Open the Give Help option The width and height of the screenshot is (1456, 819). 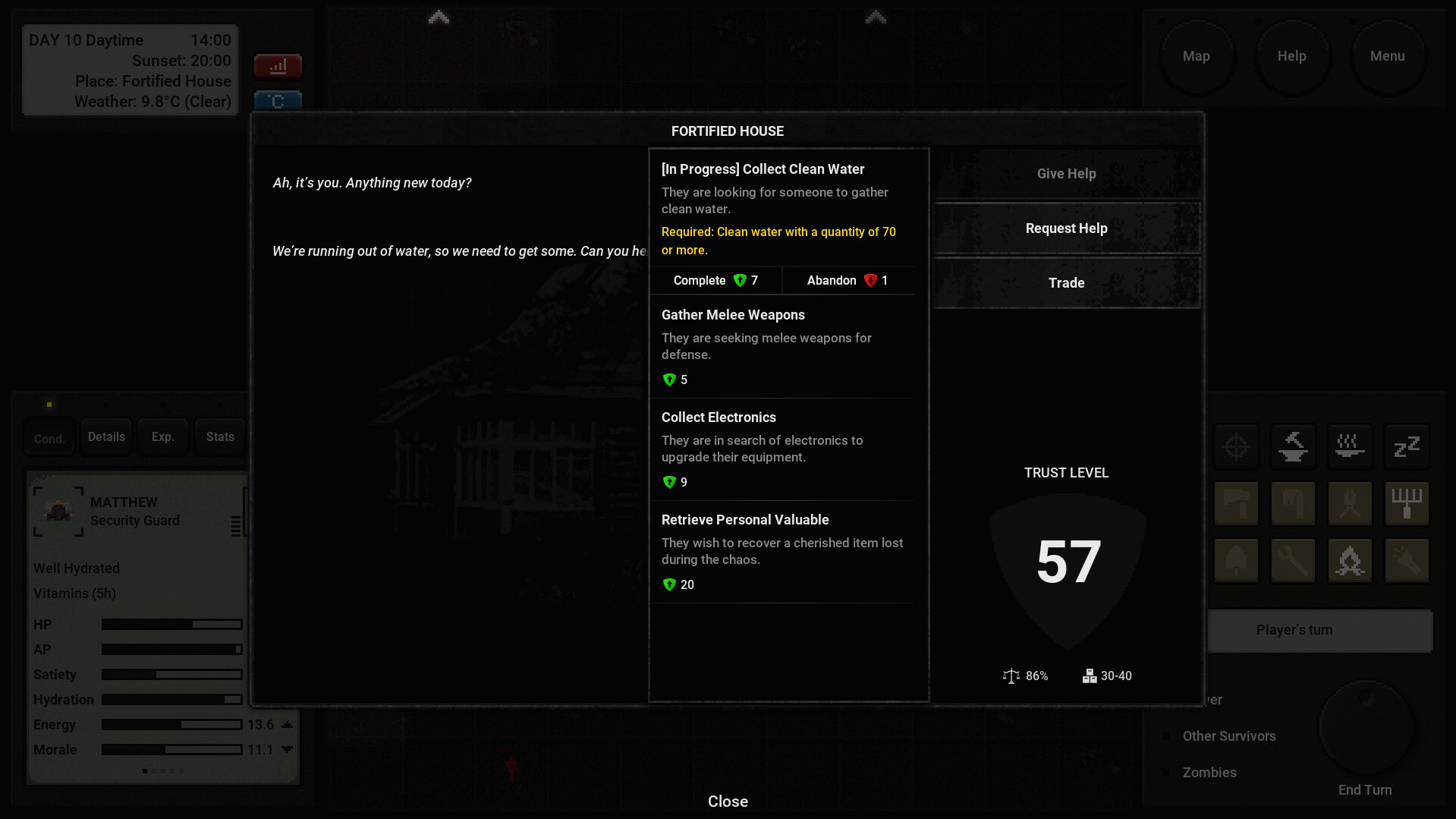click(1066, 174)
